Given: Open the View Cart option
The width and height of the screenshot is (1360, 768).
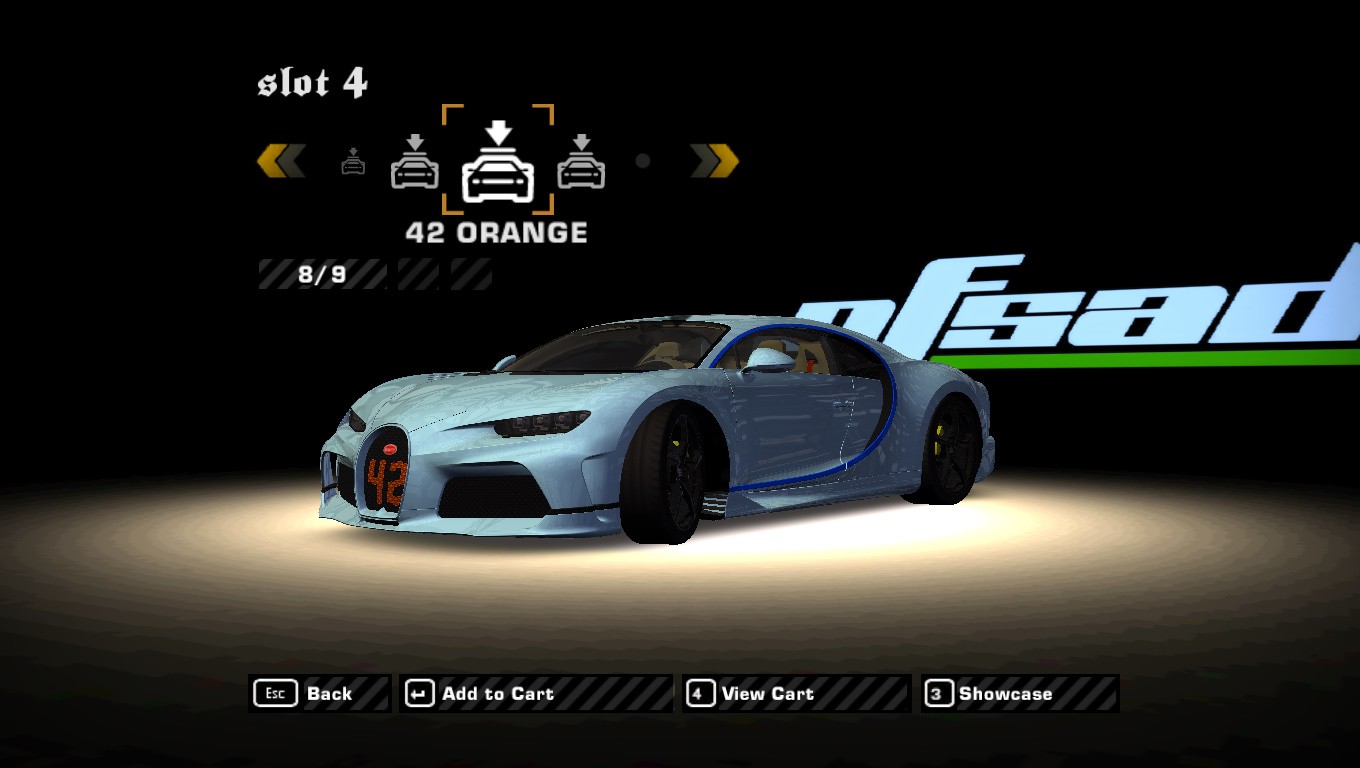Looking at the screenshot, I should [x=795, y=693].
